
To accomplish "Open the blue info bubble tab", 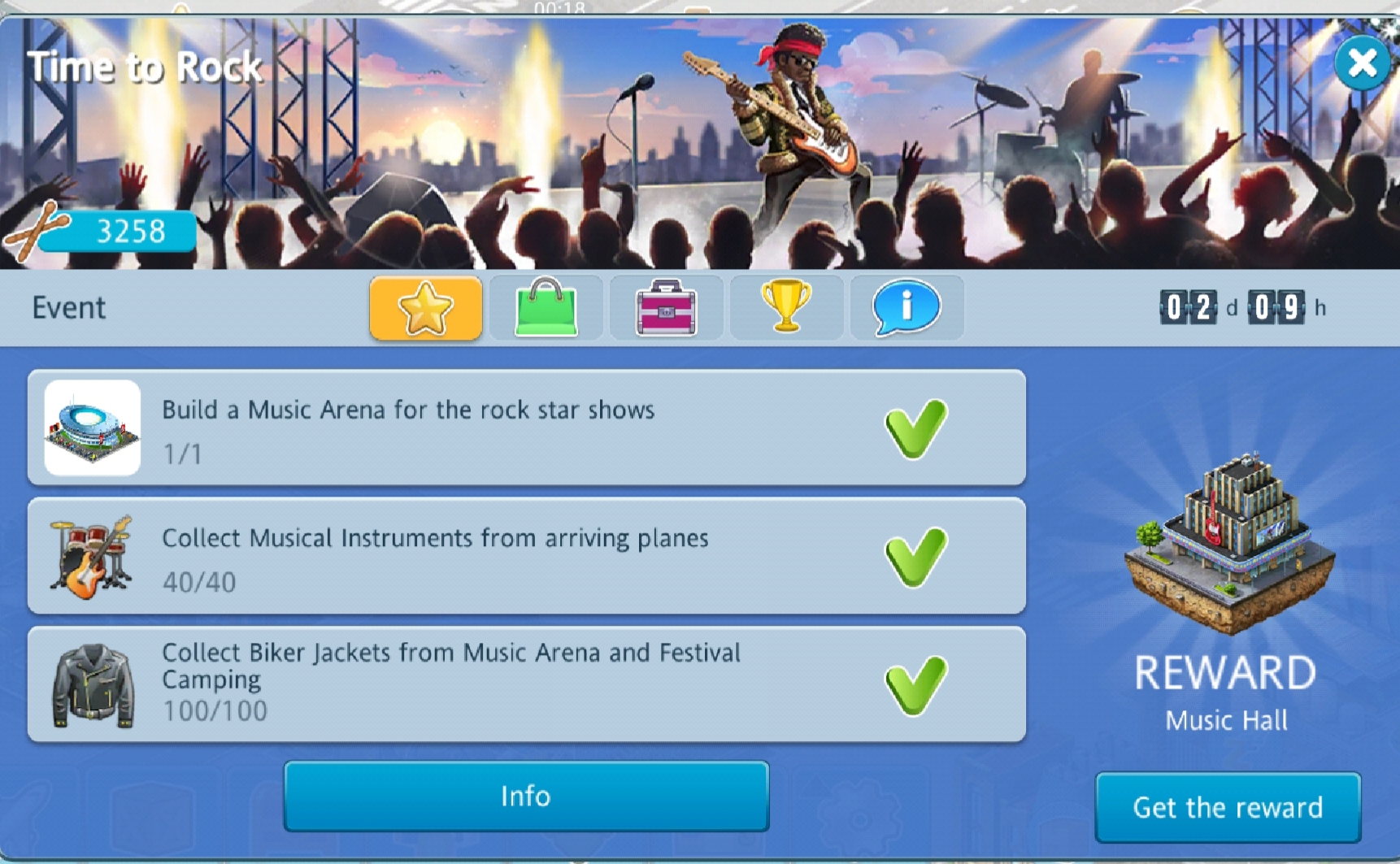I will pos(907,308).
